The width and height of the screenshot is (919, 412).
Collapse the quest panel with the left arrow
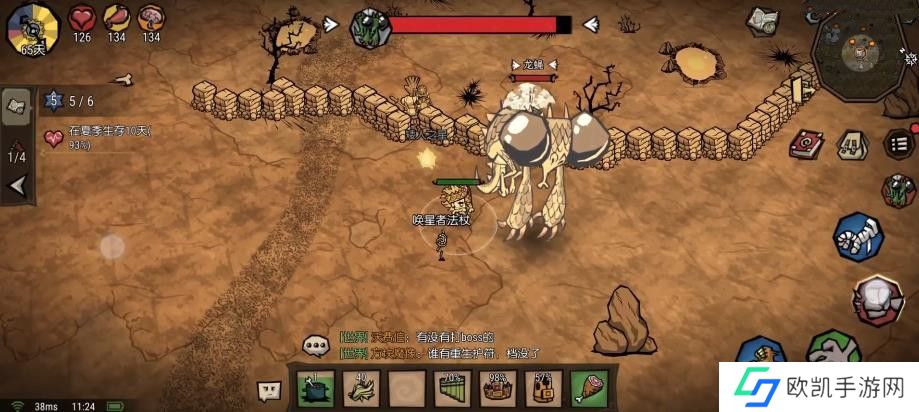click(x=16, y=186)
